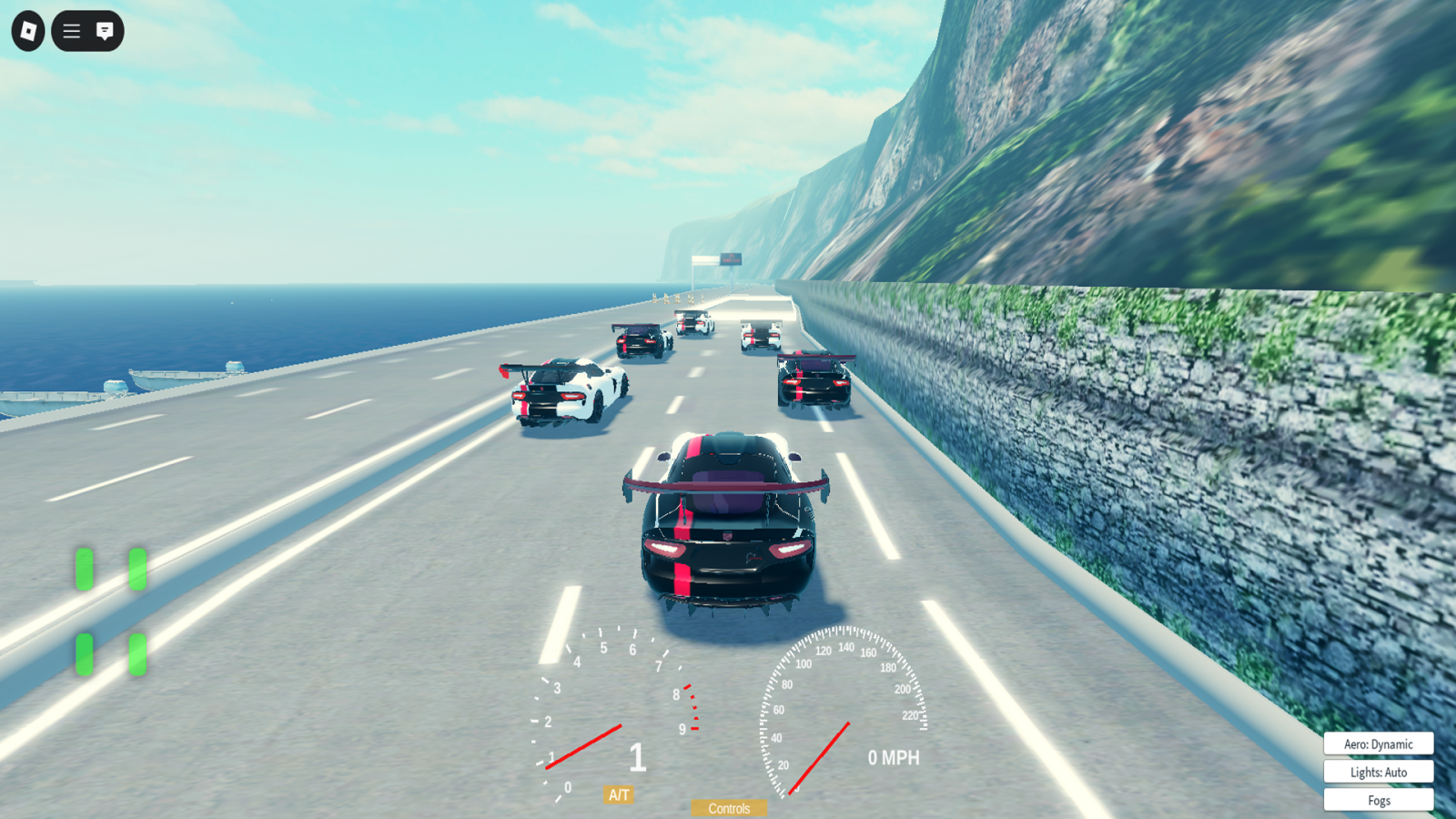Switch on the Fogs lights
The image size is (1456, 819).
click(x=1378, y=800)
